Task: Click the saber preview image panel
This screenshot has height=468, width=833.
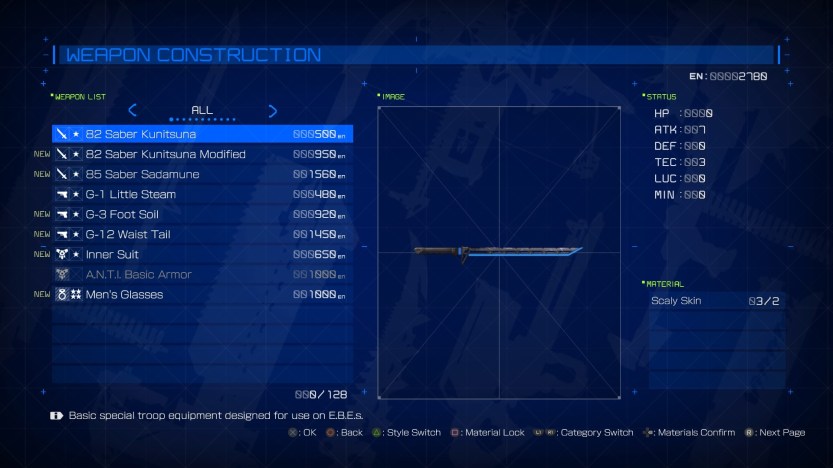Action: tap(498, 252)
